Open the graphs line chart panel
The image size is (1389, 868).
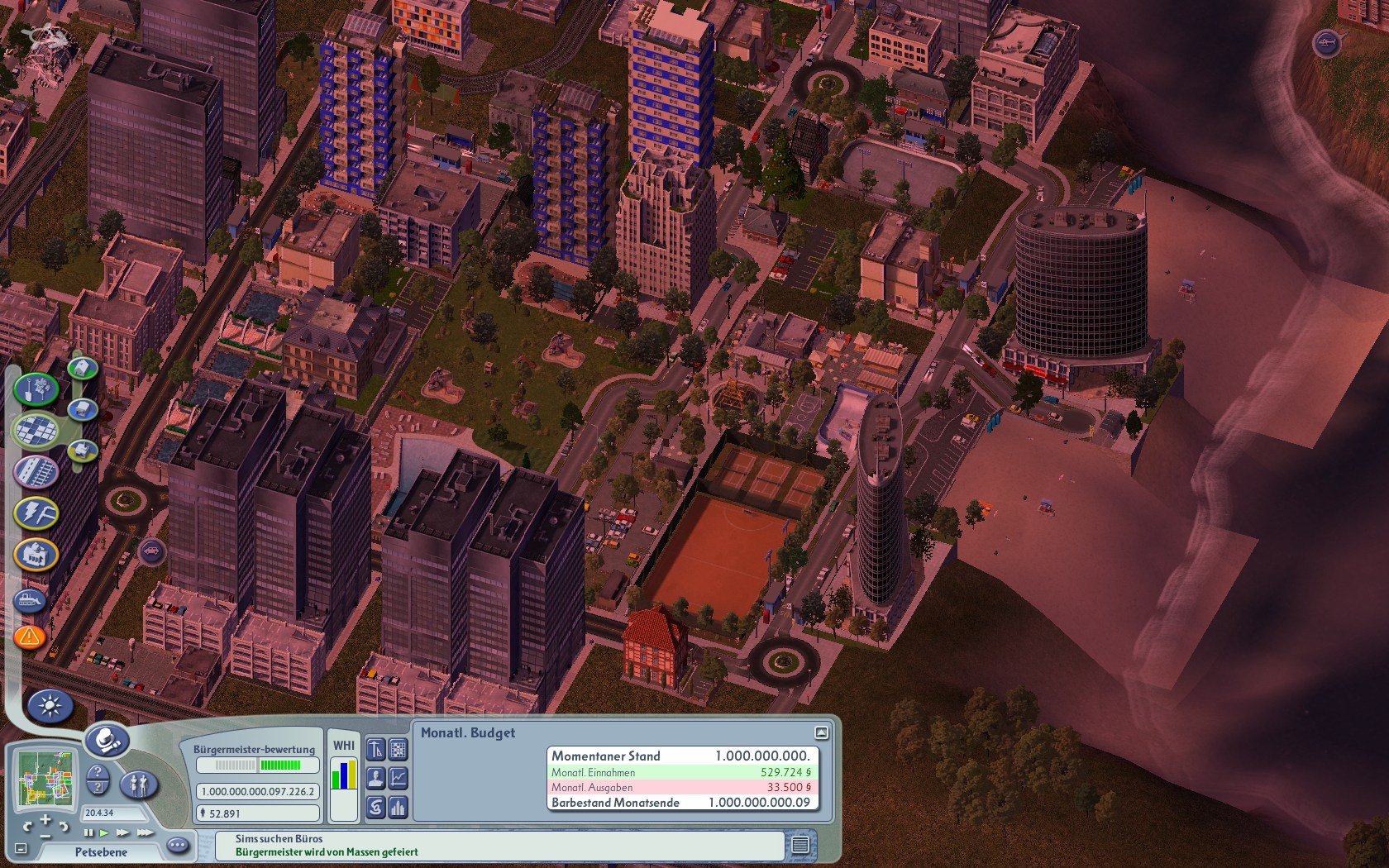tap(399, 778)
